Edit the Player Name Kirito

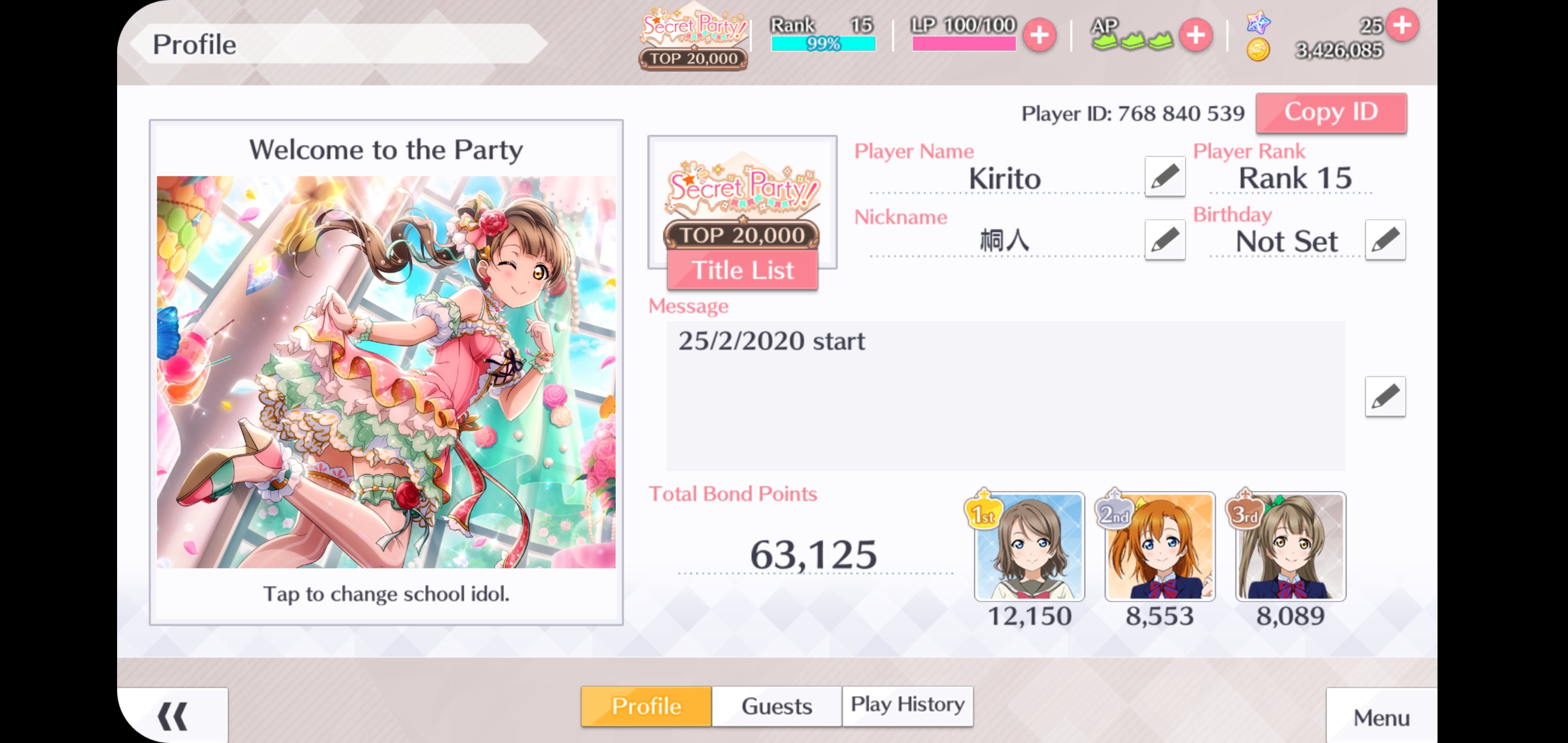pos(1165,177)
